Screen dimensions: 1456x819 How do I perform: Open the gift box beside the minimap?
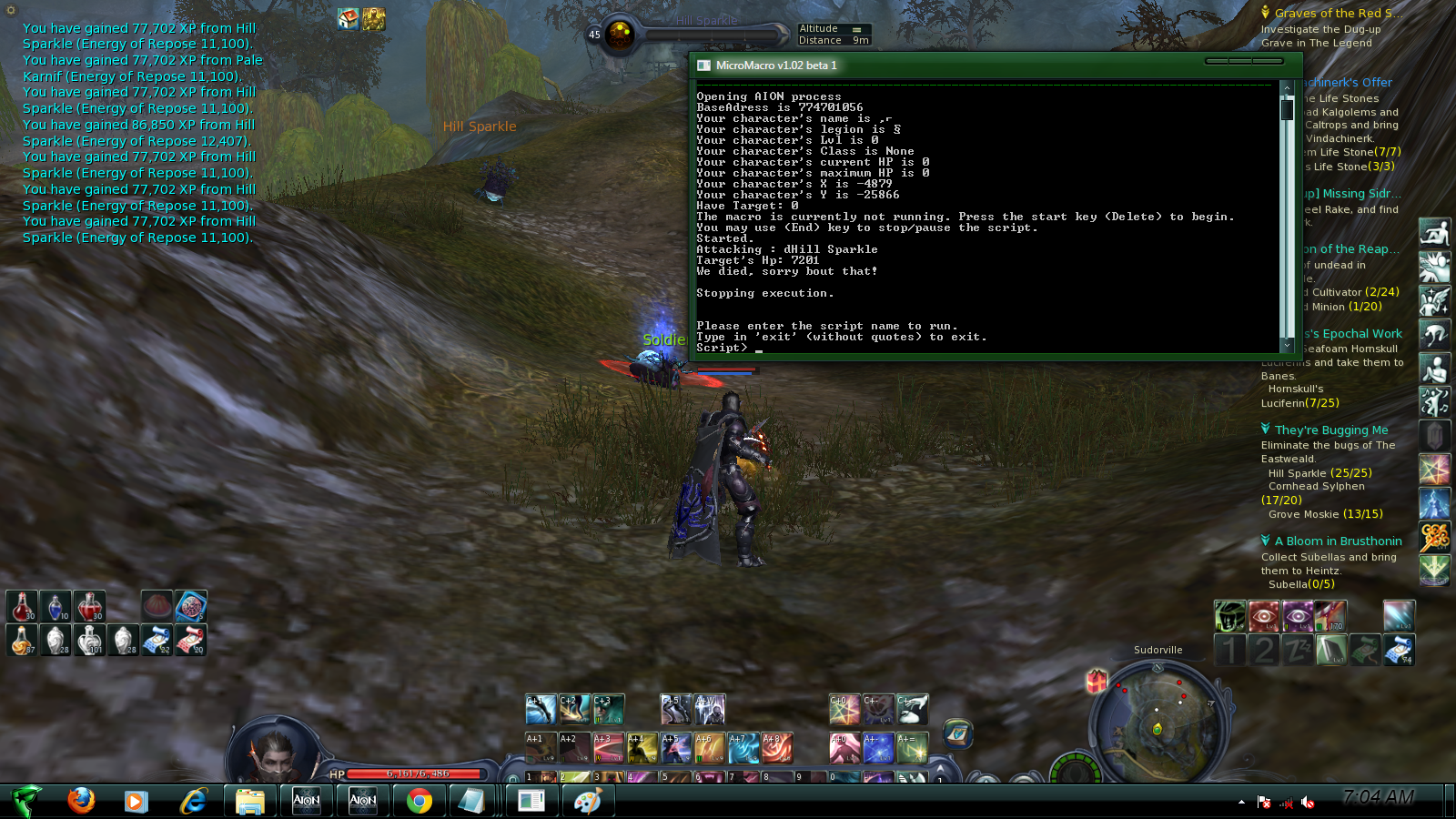1097,681
